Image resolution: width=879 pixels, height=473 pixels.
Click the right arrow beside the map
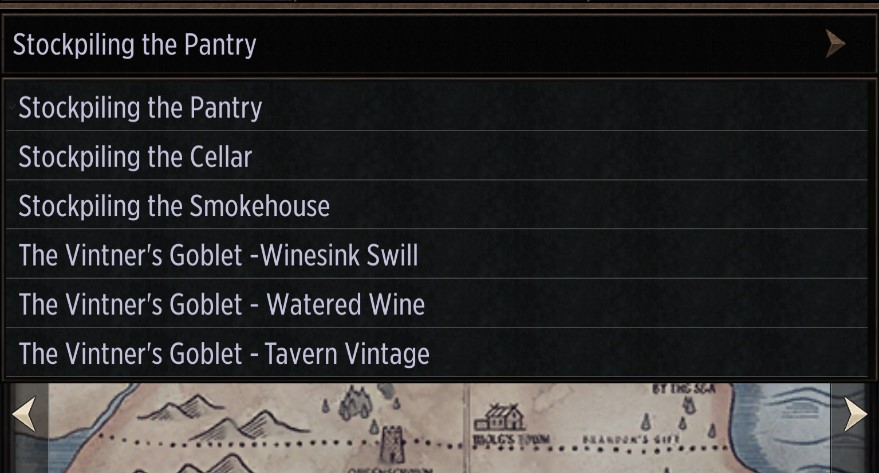(x=855, y=414)
